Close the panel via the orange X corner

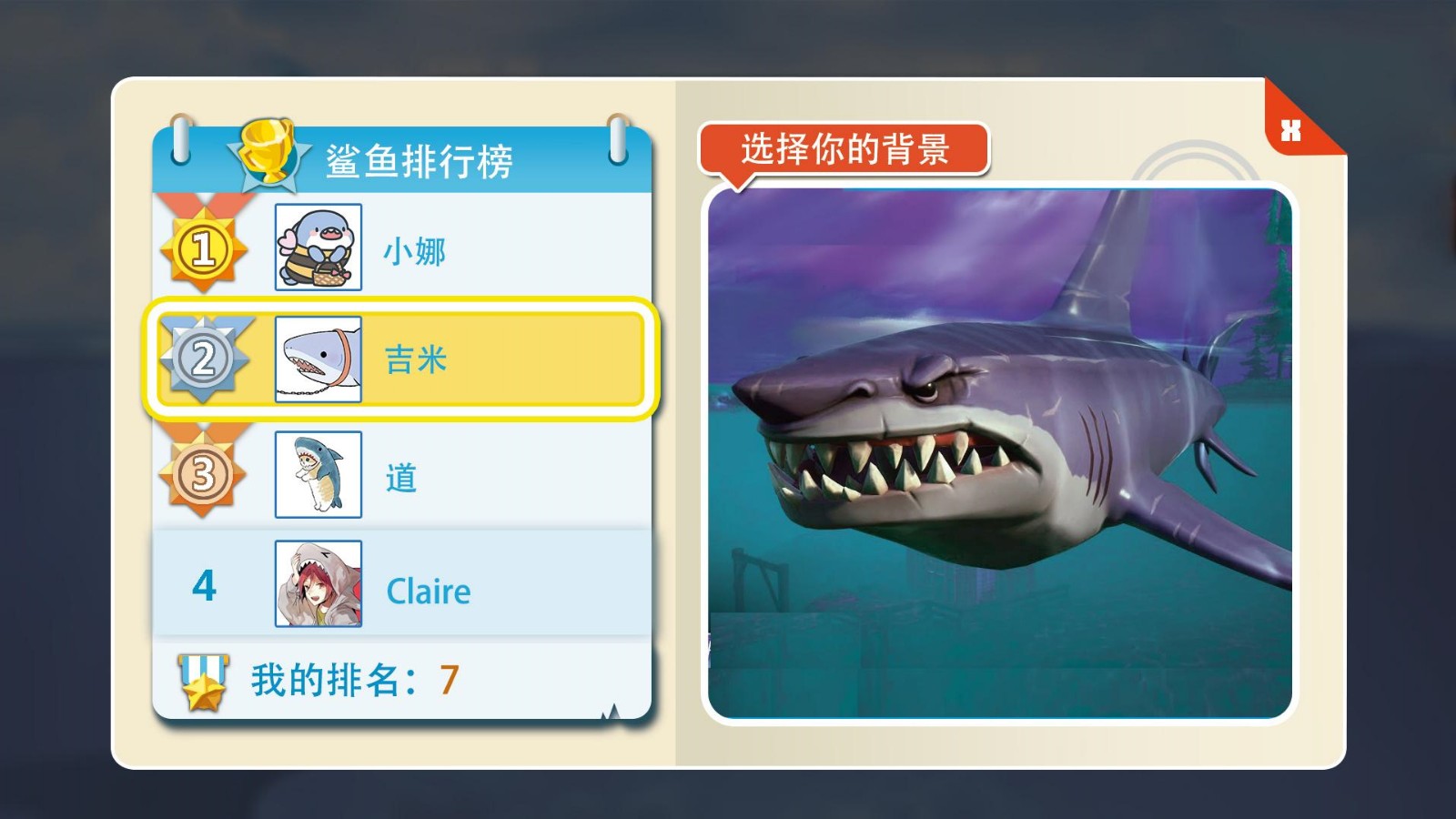[1289, 129]
